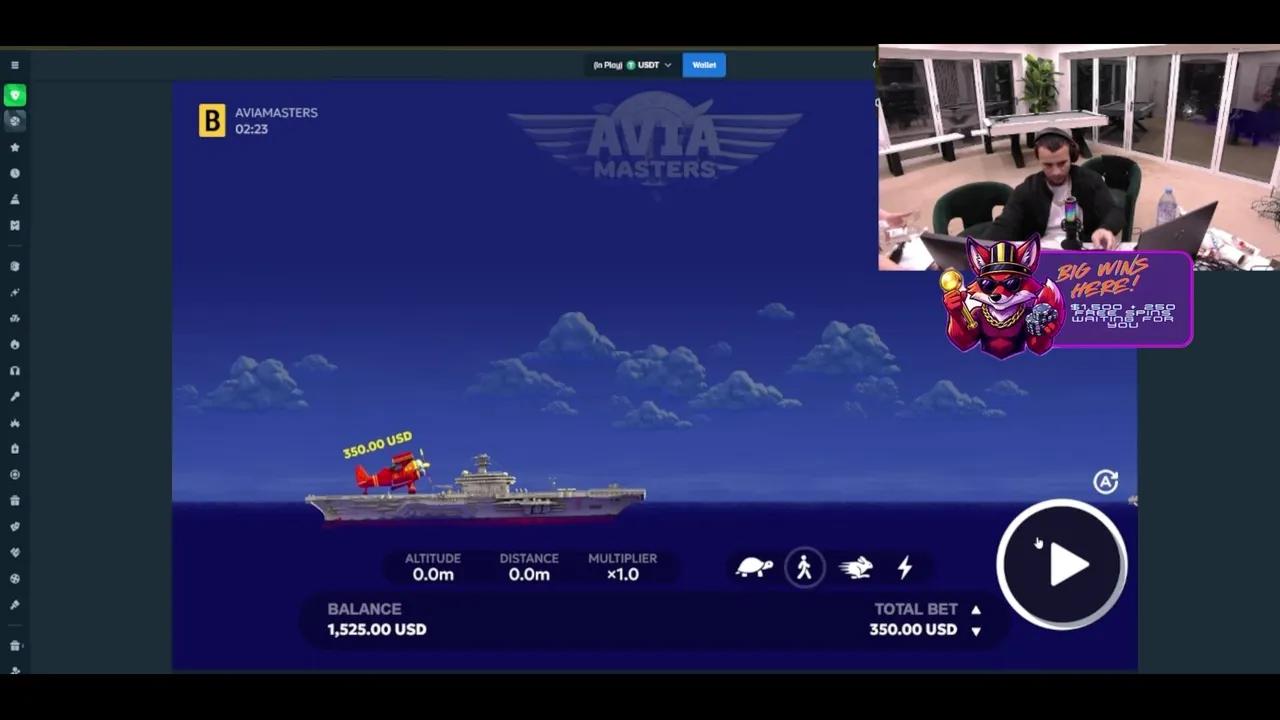
Task: Select the lightning instant-speed icon
Action: point(903,567)
